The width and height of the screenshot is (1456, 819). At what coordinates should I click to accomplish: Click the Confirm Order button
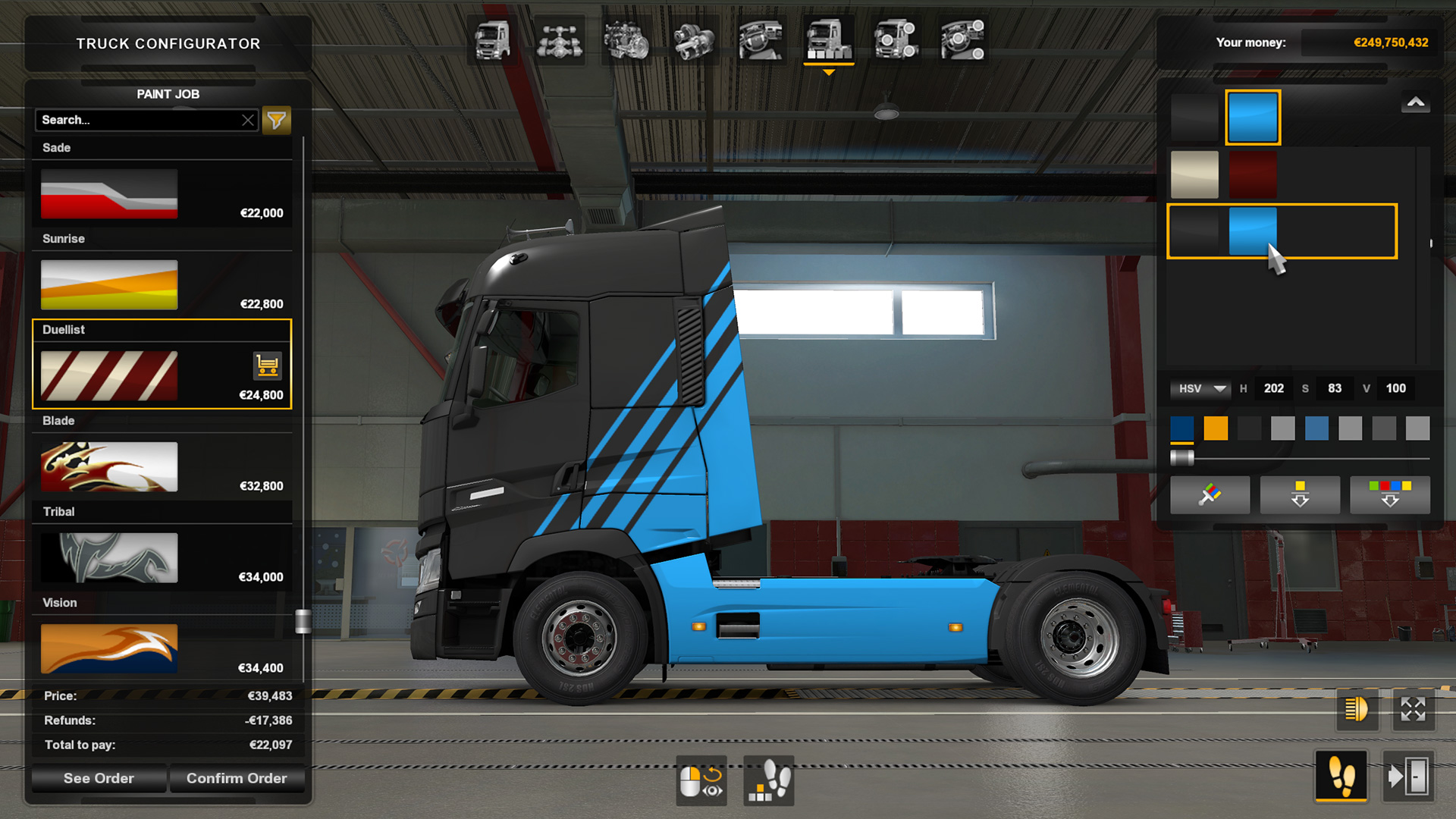pos(237,778)
